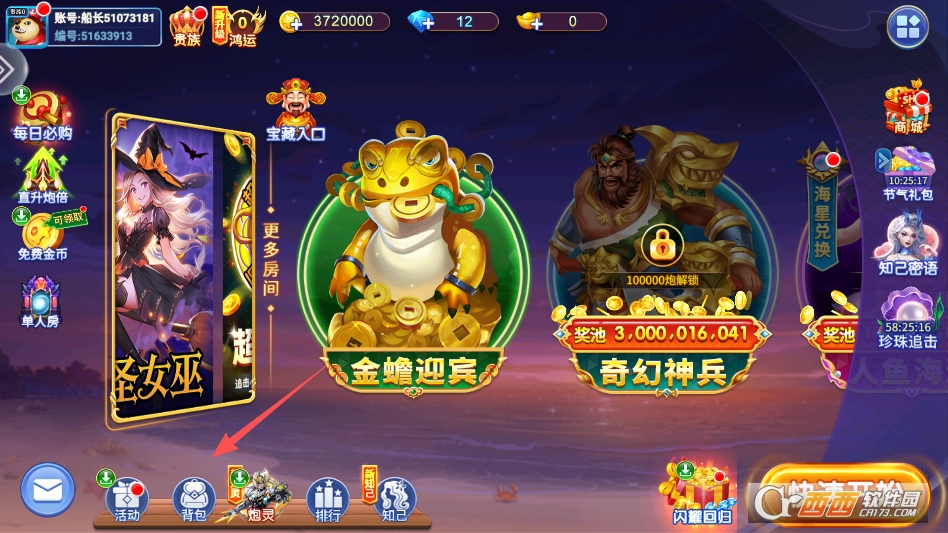This screenshot has height=533, width=948.
Task: Claim the 免费金币 free coins
Action: click(42, 235)
